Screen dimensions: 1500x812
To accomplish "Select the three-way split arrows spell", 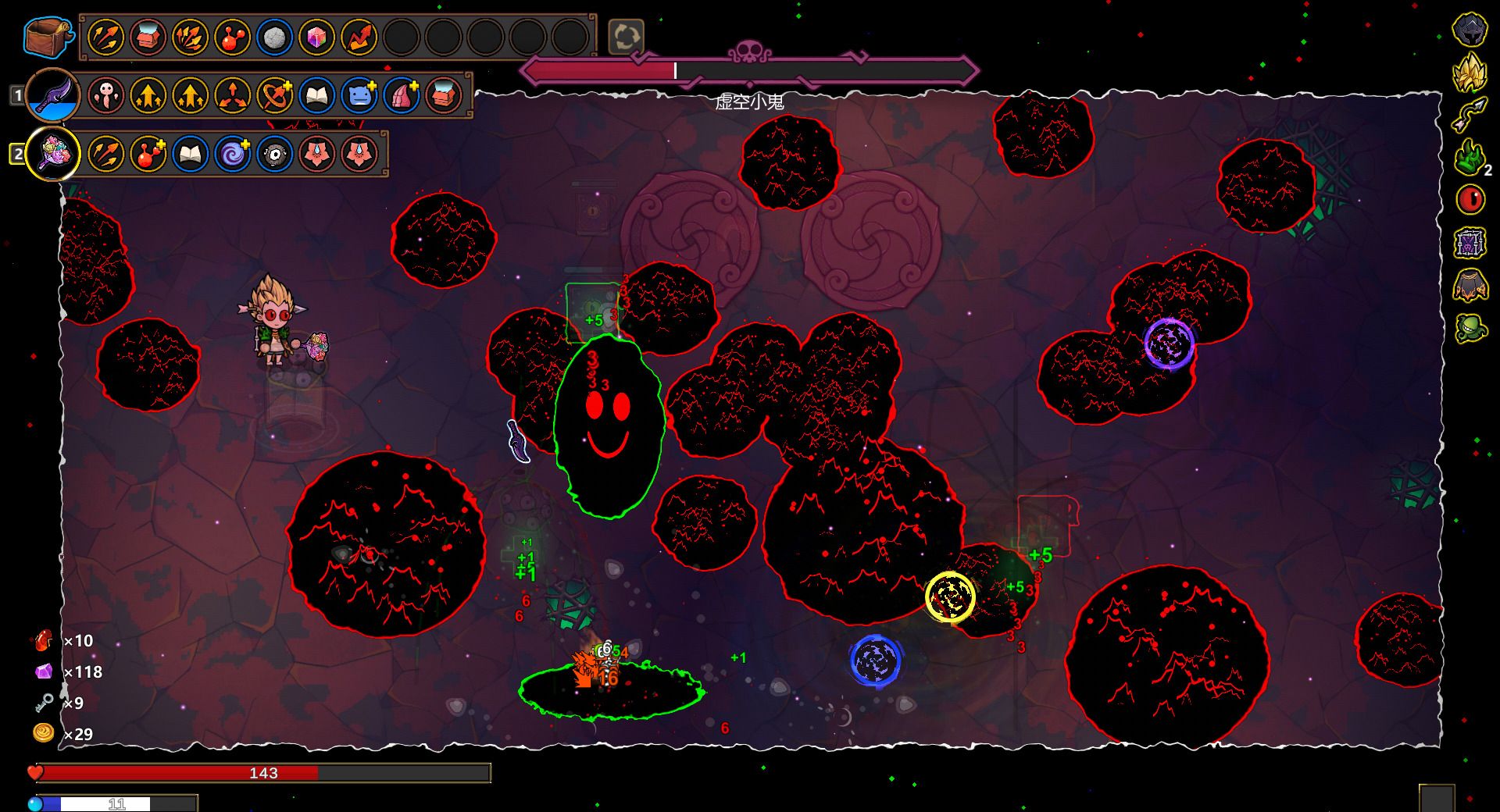I will point(232,95).
